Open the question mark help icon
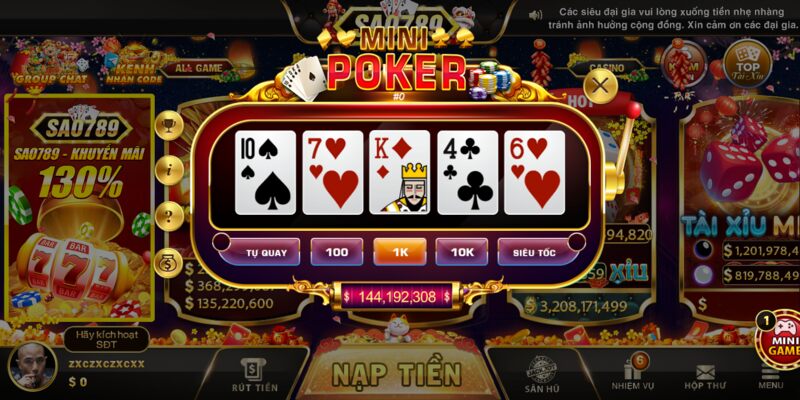Viewport: 800px width, 400px height. [169, 214]
